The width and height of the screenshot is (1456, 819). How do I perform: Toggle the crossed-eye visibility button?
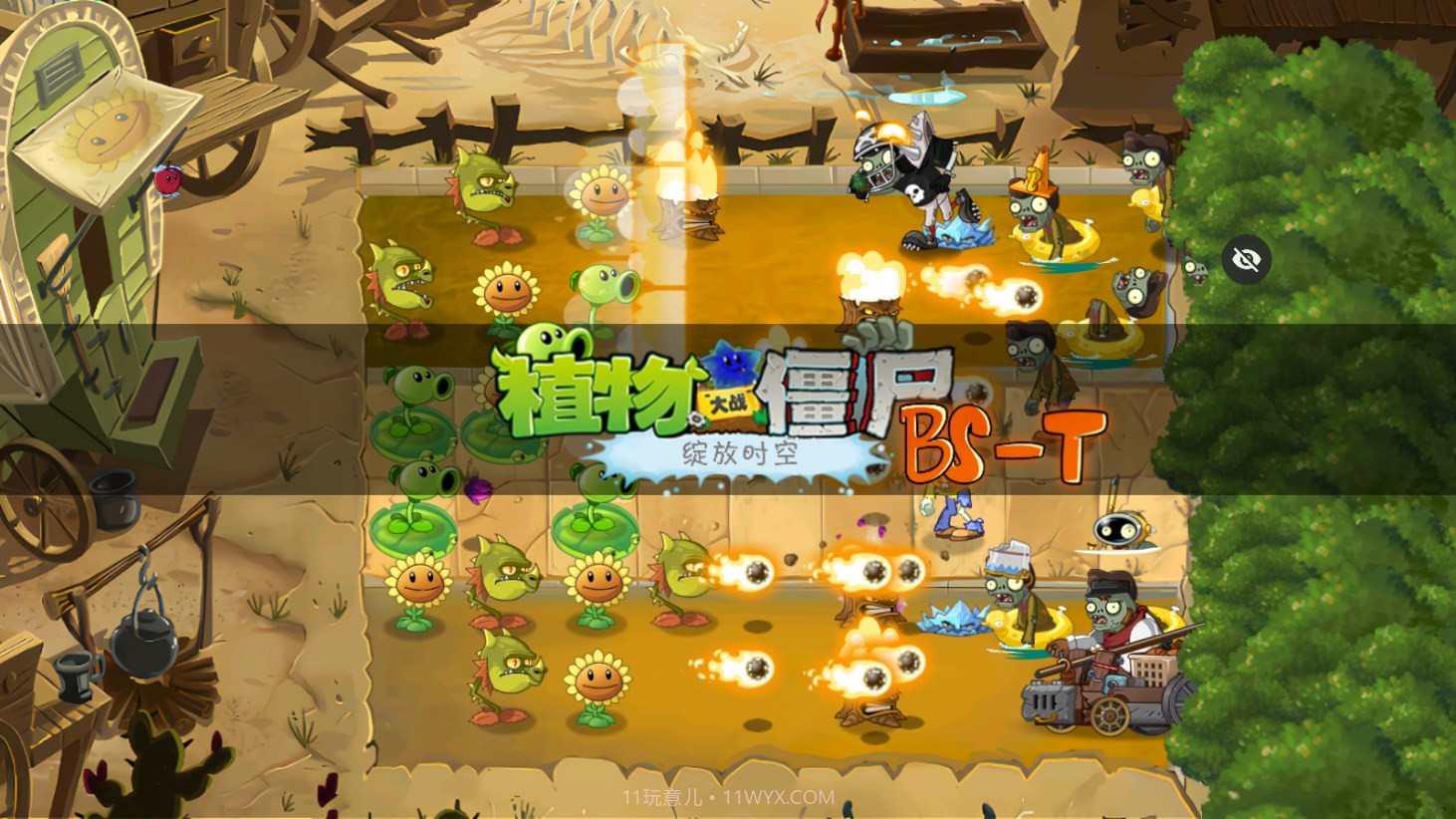coord(1246,260)
